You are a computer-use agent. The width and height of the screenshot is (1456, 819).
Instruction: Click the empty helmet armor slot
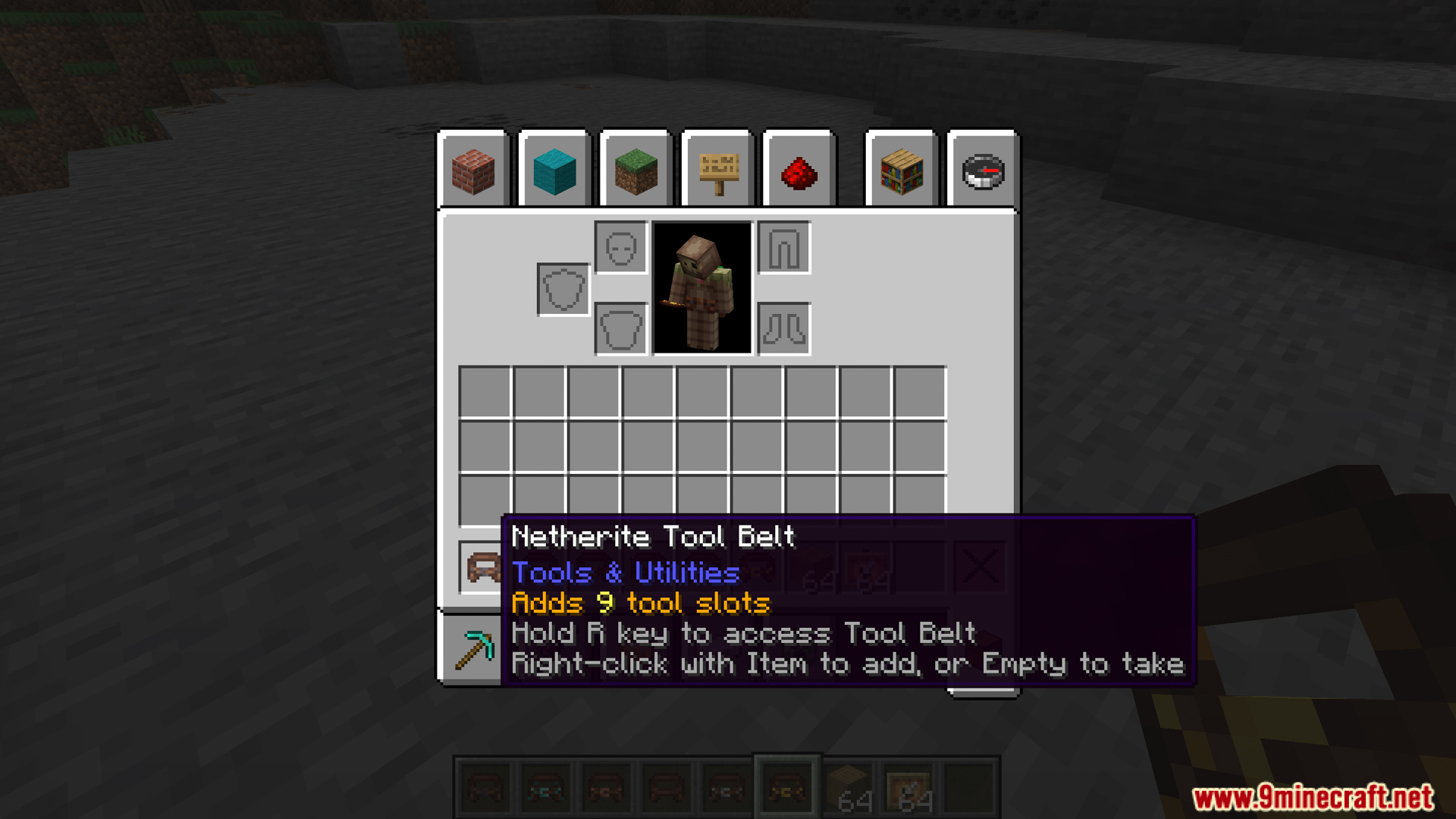[620, 248]
